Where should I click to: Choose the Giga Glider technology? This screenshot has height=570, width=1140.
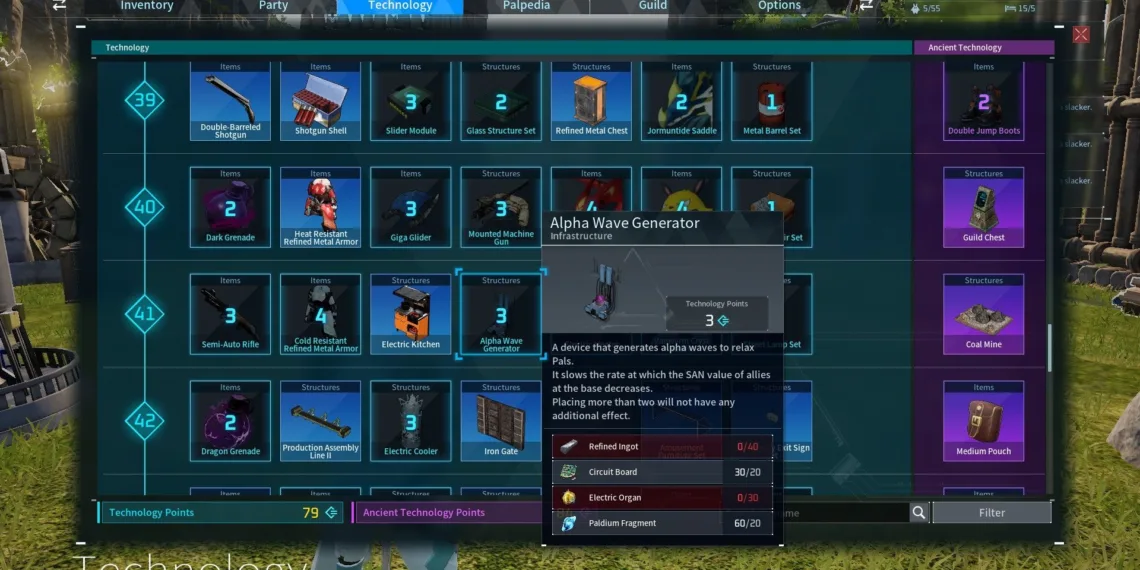pyautogui.click(x=411, y=207)
